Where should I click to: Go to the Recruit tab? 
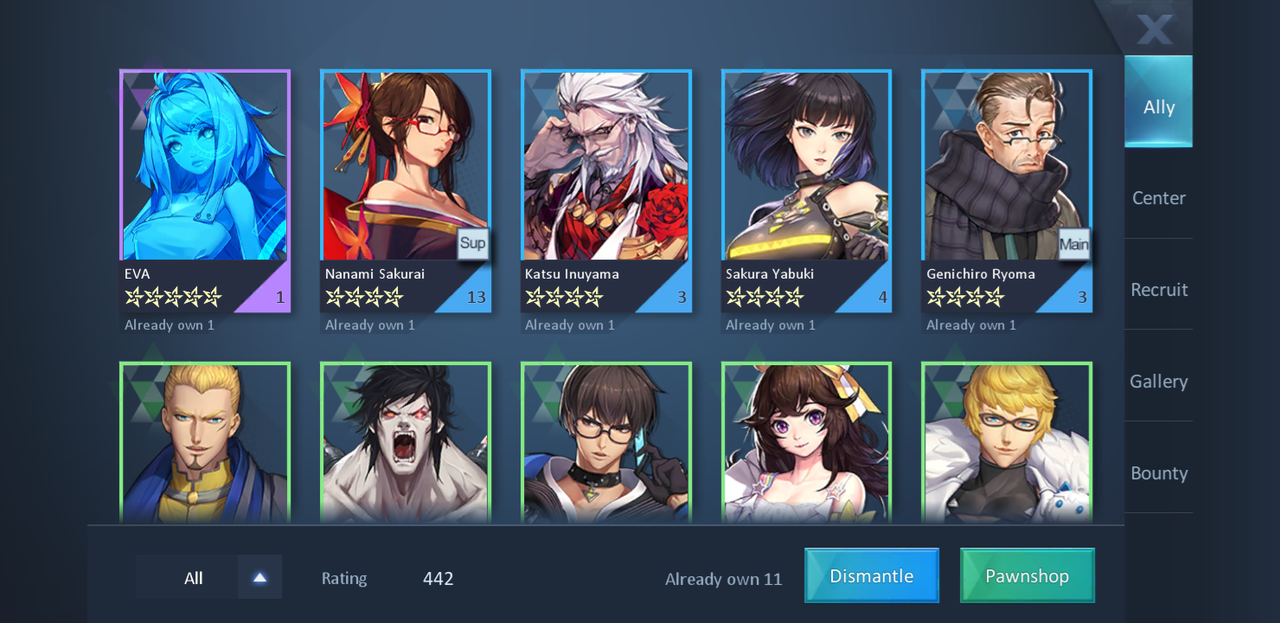pyautogui.click(x=1158, y=290)
